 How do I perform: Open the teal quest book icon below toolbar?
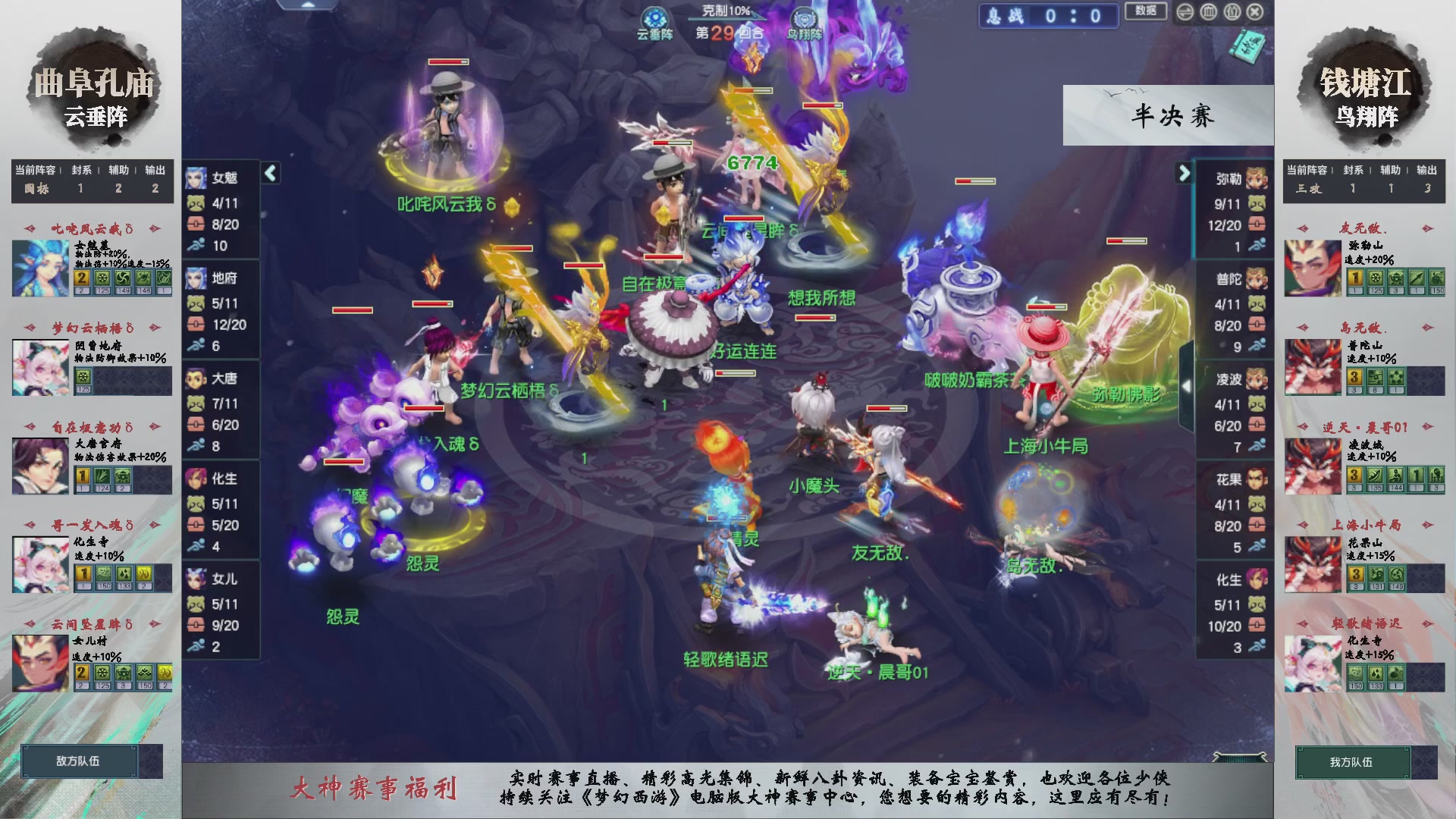tap(1250, 44)
